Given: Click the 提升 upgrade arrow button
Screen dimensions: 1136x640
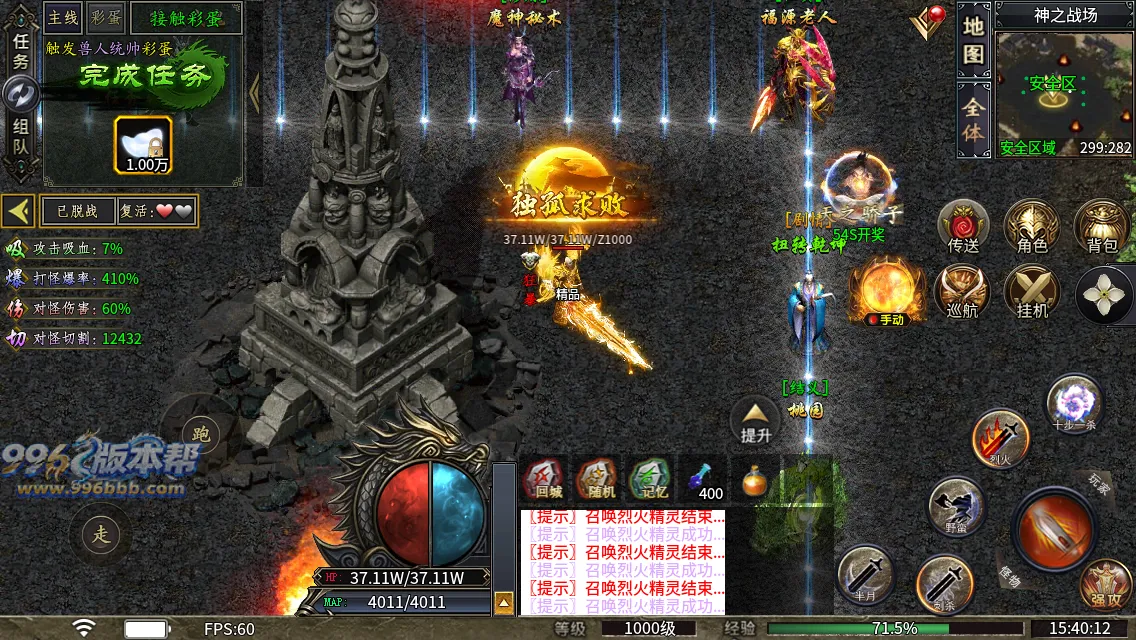Looking at the screenshot, I should (756, 420).
